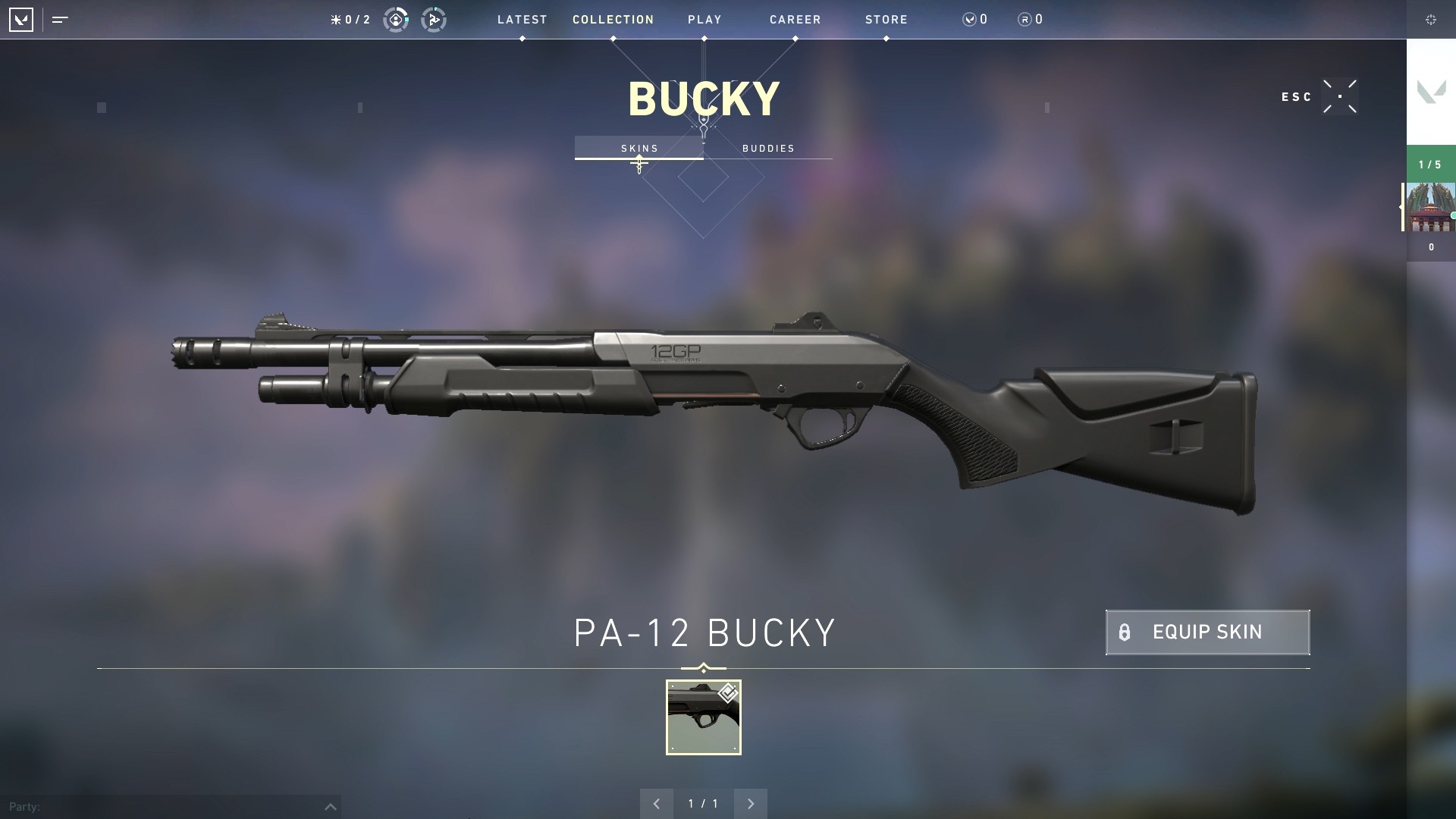1456x819 pixels.
Task: Click the previous skin arrow
Action: 656,803
